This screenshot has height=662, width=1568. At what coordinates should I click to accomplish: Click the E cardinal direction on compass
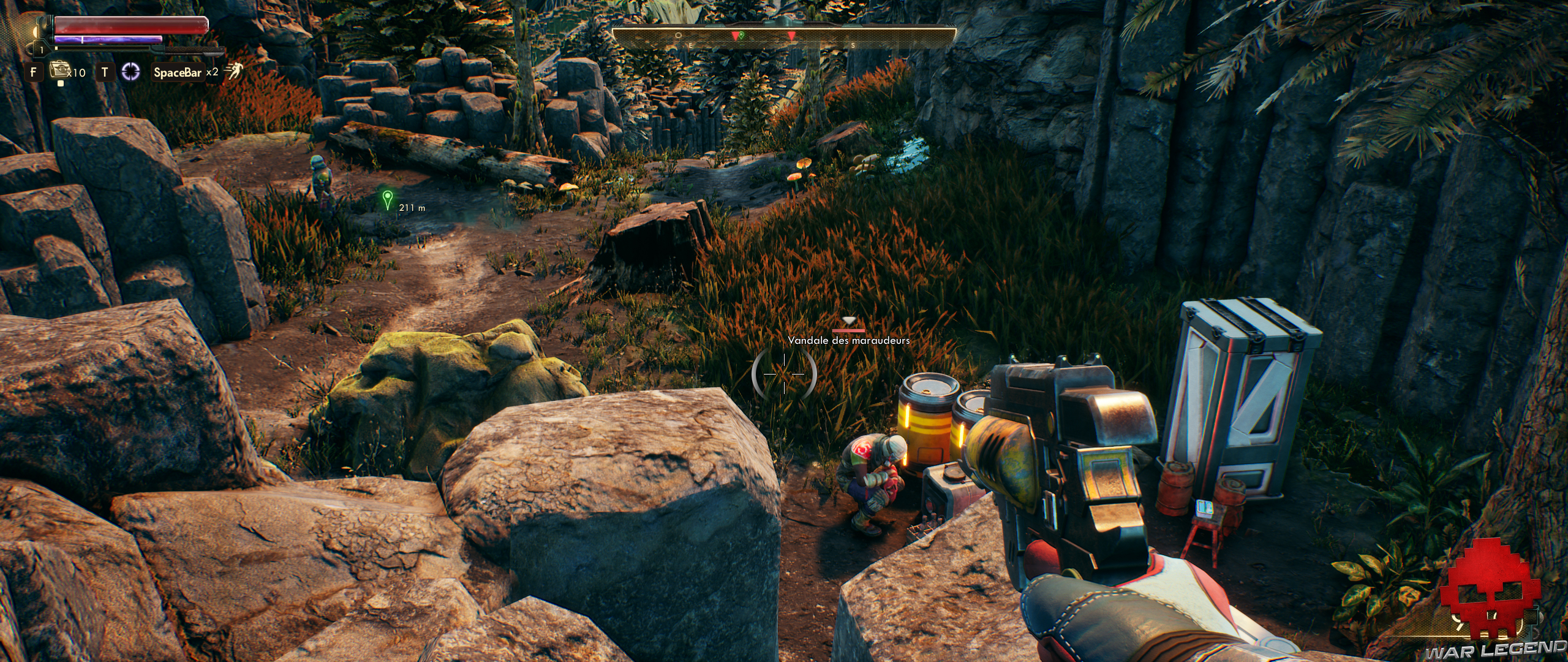coord(691,45)
